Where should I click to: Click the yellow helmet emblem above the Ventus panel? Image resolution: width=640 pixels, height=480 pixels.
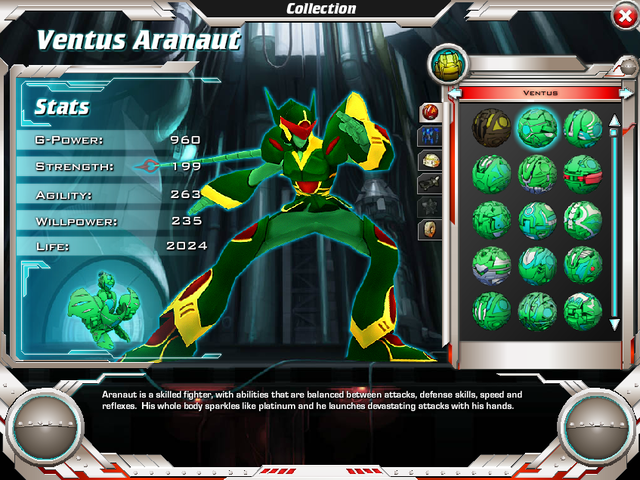(x=445, y=65)
